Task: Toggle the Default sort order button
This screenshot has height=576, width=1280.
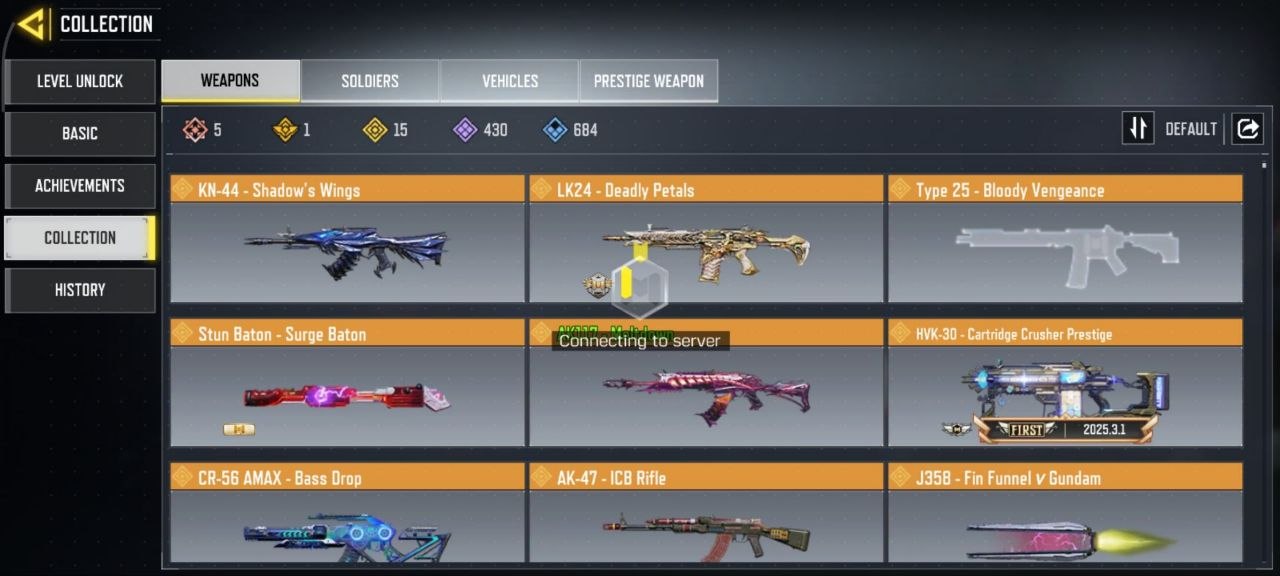Action: pos(1138,129)
